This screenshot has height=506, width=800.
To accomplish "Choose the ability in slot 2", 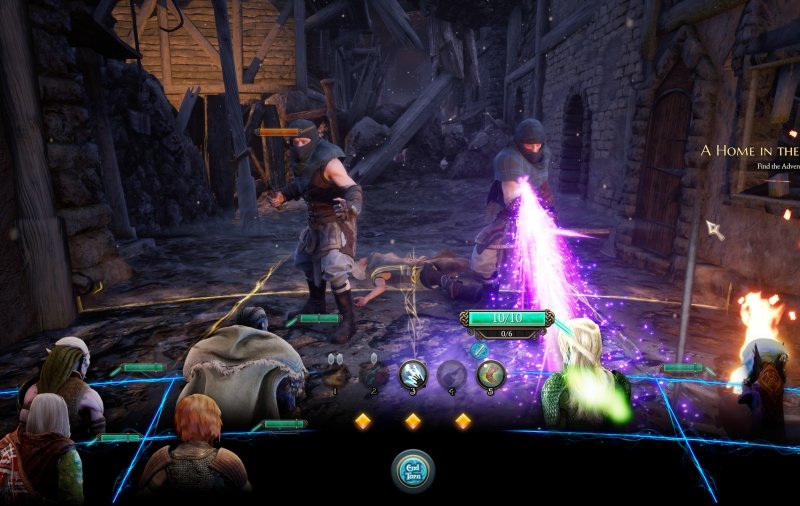I will (374, 375).
